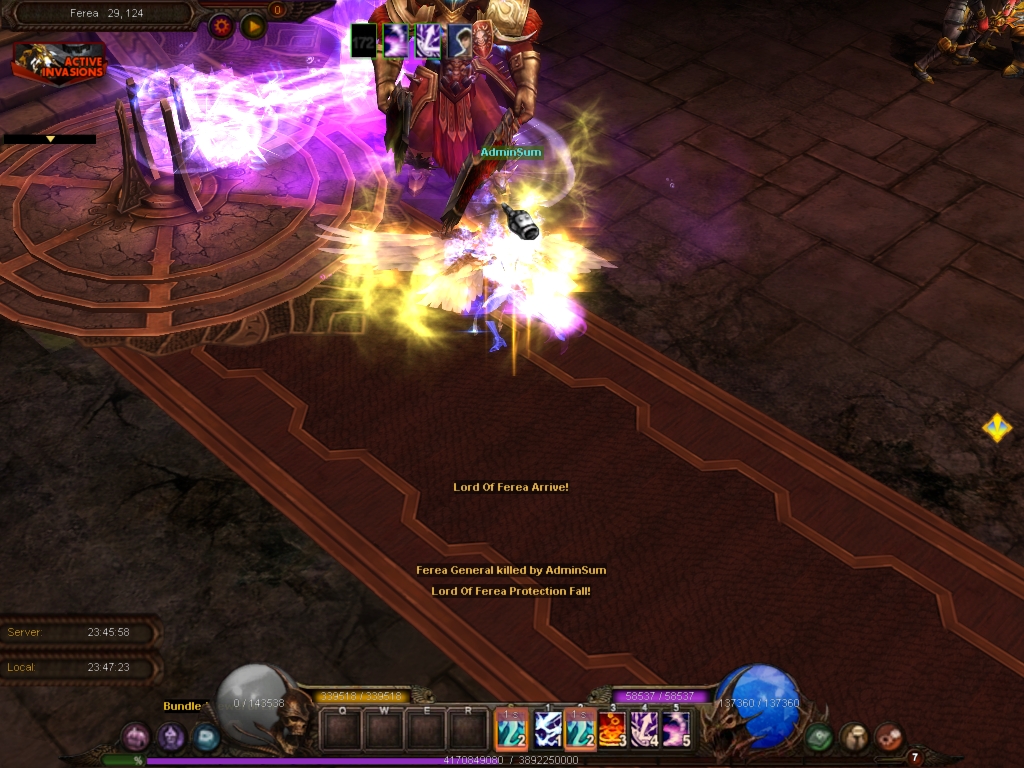
Task: Open the Active Invasions panel
Action: 58,61
